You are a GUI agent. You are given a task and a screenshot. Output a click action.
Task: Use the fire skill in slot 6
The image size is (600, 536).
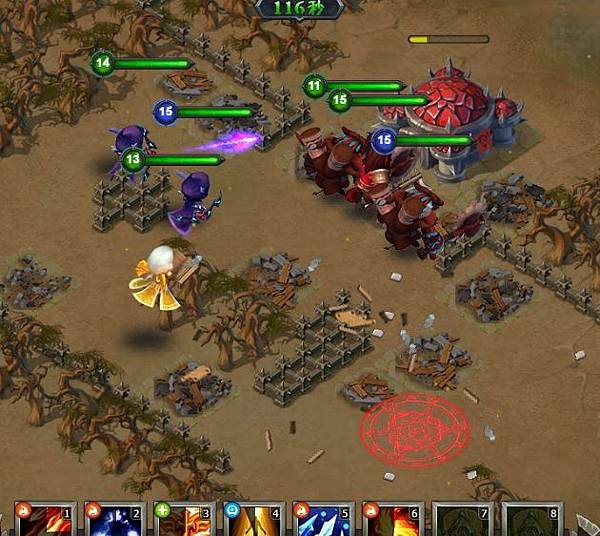click(392, 520)
